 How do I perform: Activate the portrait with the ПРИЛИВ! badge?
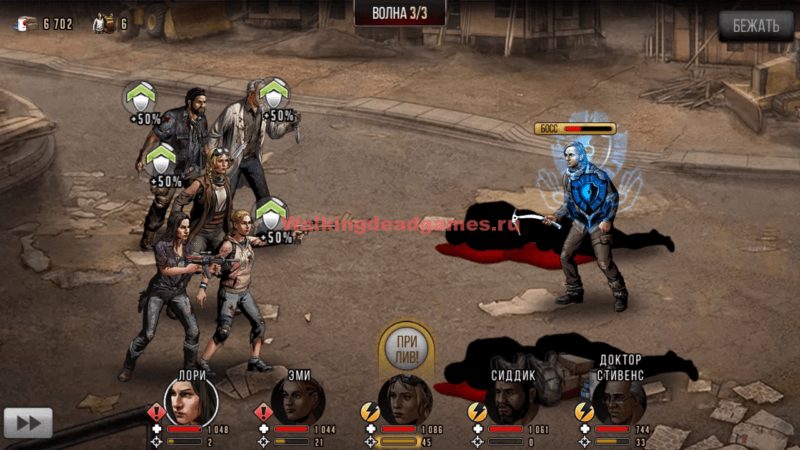click(x=405, y=400)
